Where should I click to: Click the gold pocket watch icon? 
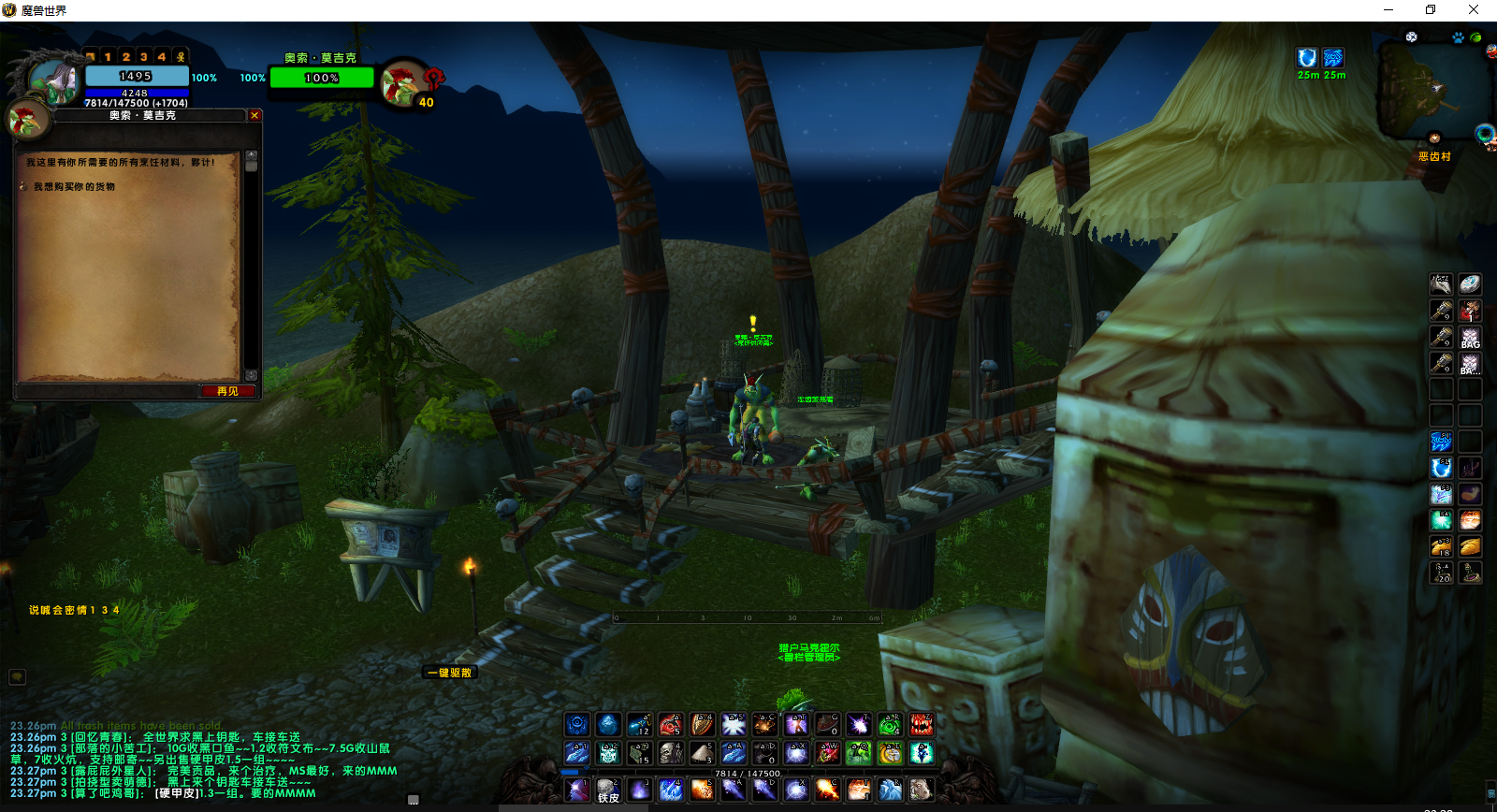(x=890, y=753)
